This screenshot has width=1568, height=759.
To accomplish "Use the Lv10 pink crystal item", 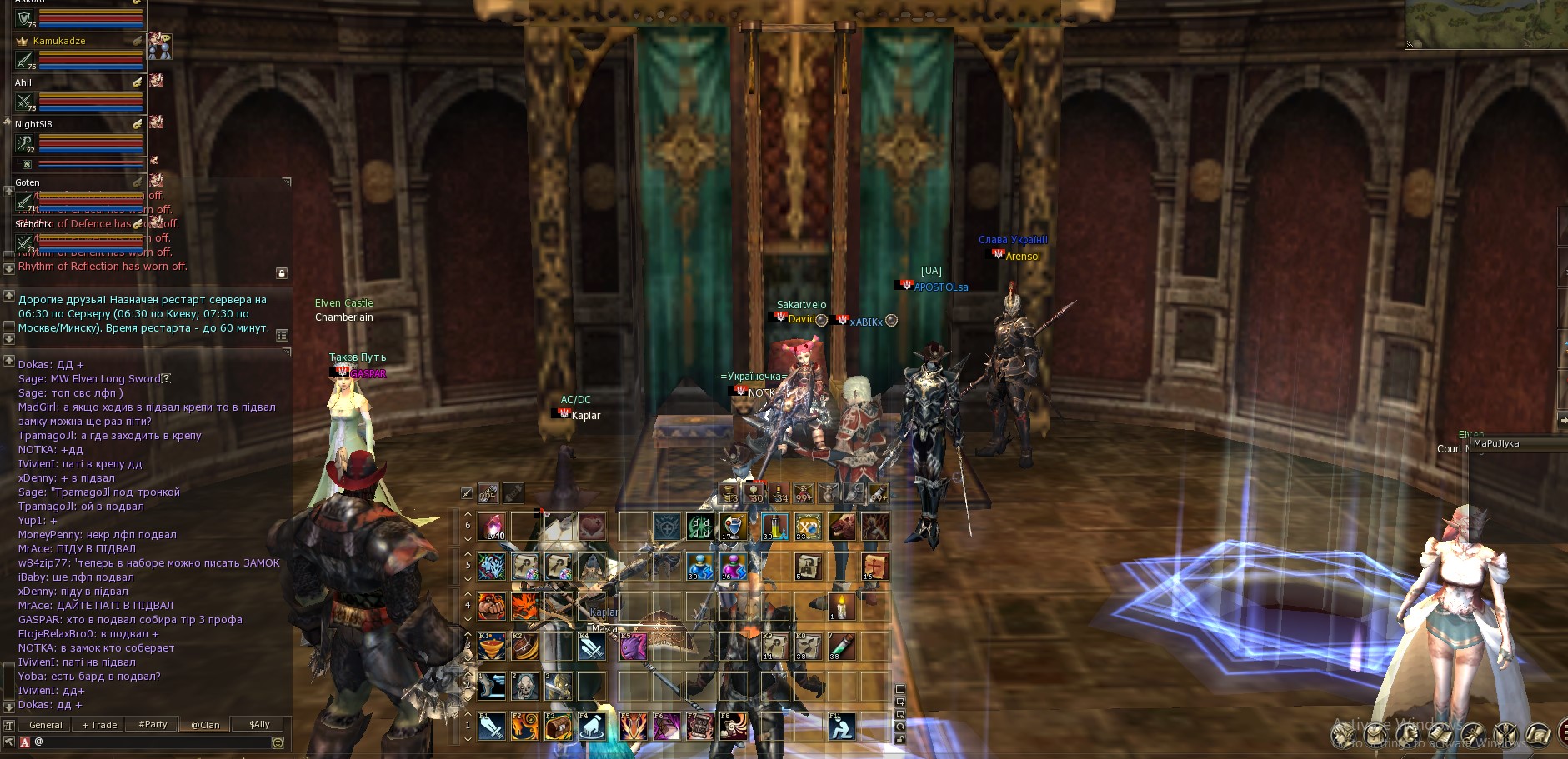I will 493,527.
